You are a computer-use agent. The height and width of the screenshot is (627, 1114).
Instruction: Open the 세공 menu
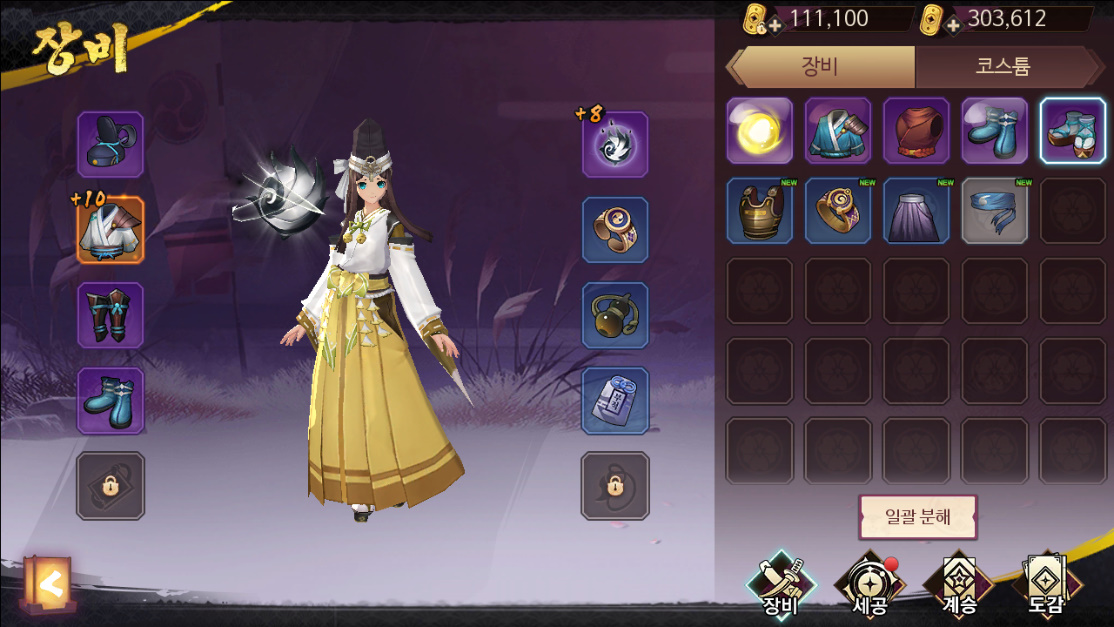[869, 584]
